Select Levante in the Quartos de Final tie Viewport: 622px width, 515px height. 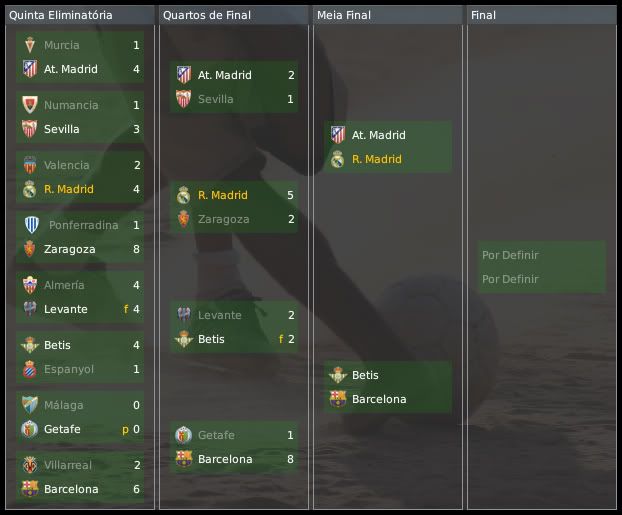pyautogui.click(x=219, y=315)
